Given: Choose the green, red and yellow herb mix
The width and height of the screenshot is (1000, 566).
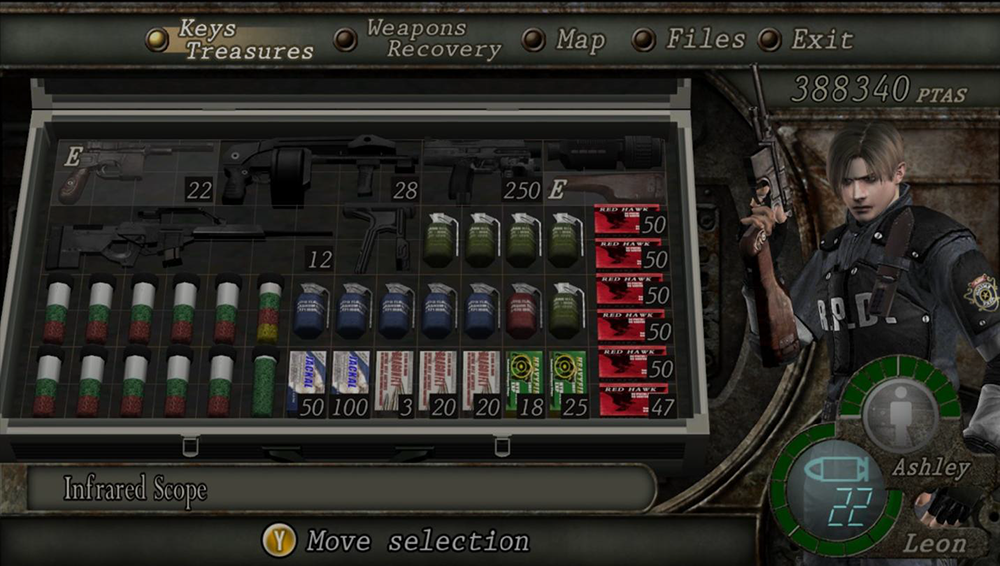Looking at the screenshot, I should [269, 309].
